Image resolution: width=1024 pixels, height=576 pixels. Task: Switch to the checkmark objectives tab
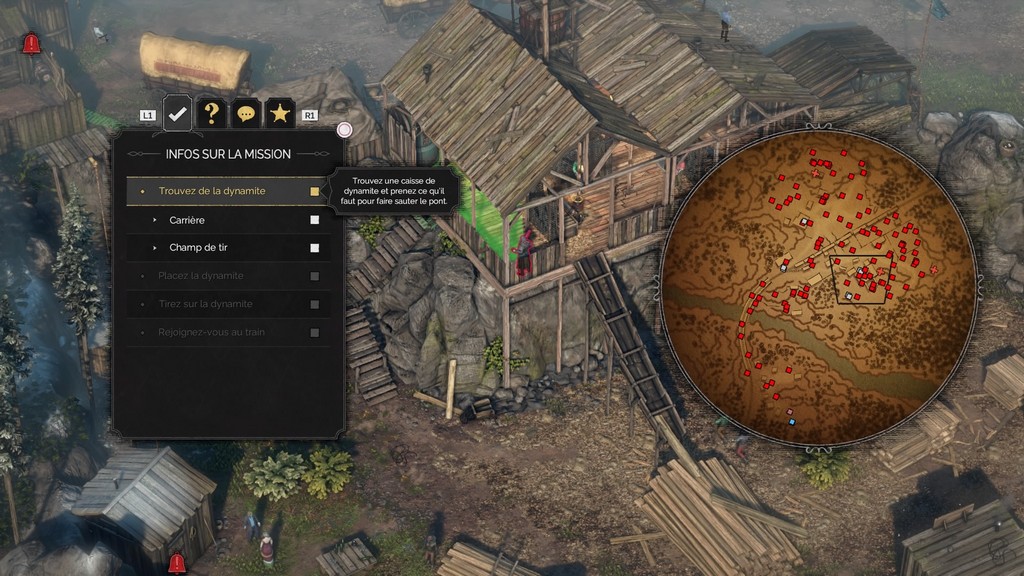click(x=178, y=114)
